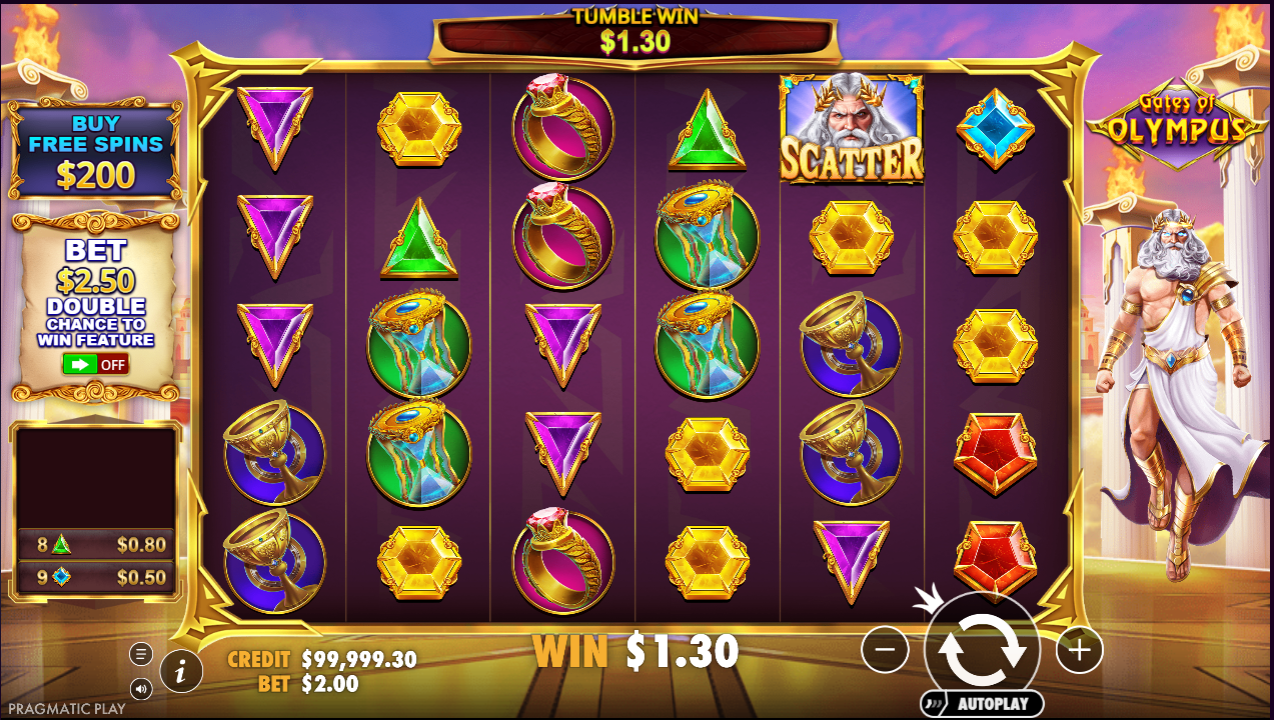Open the hamburger settings menu
Viewport: 1274px width, 720px height.
[141, 654]
